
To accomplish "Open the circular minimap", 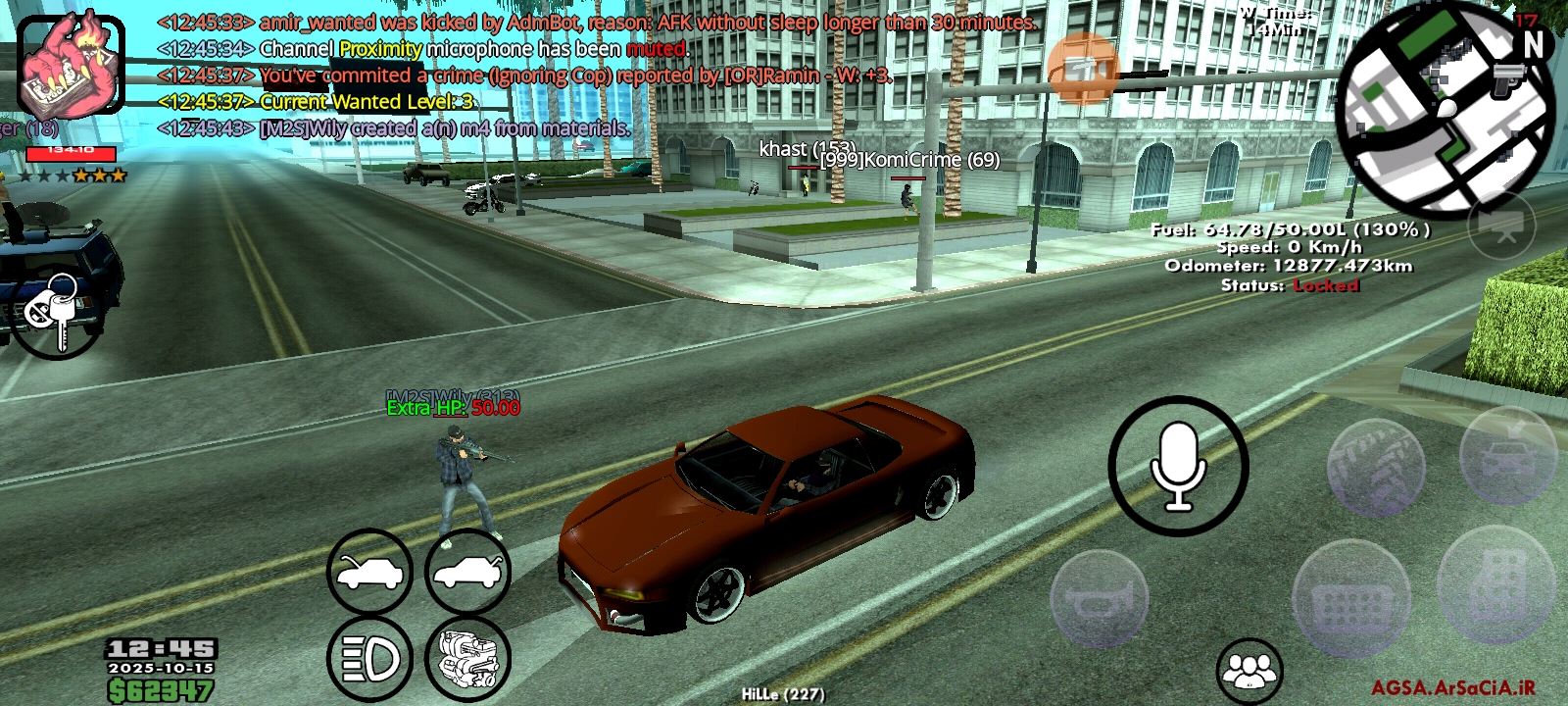I will (x=1445, y=108).
